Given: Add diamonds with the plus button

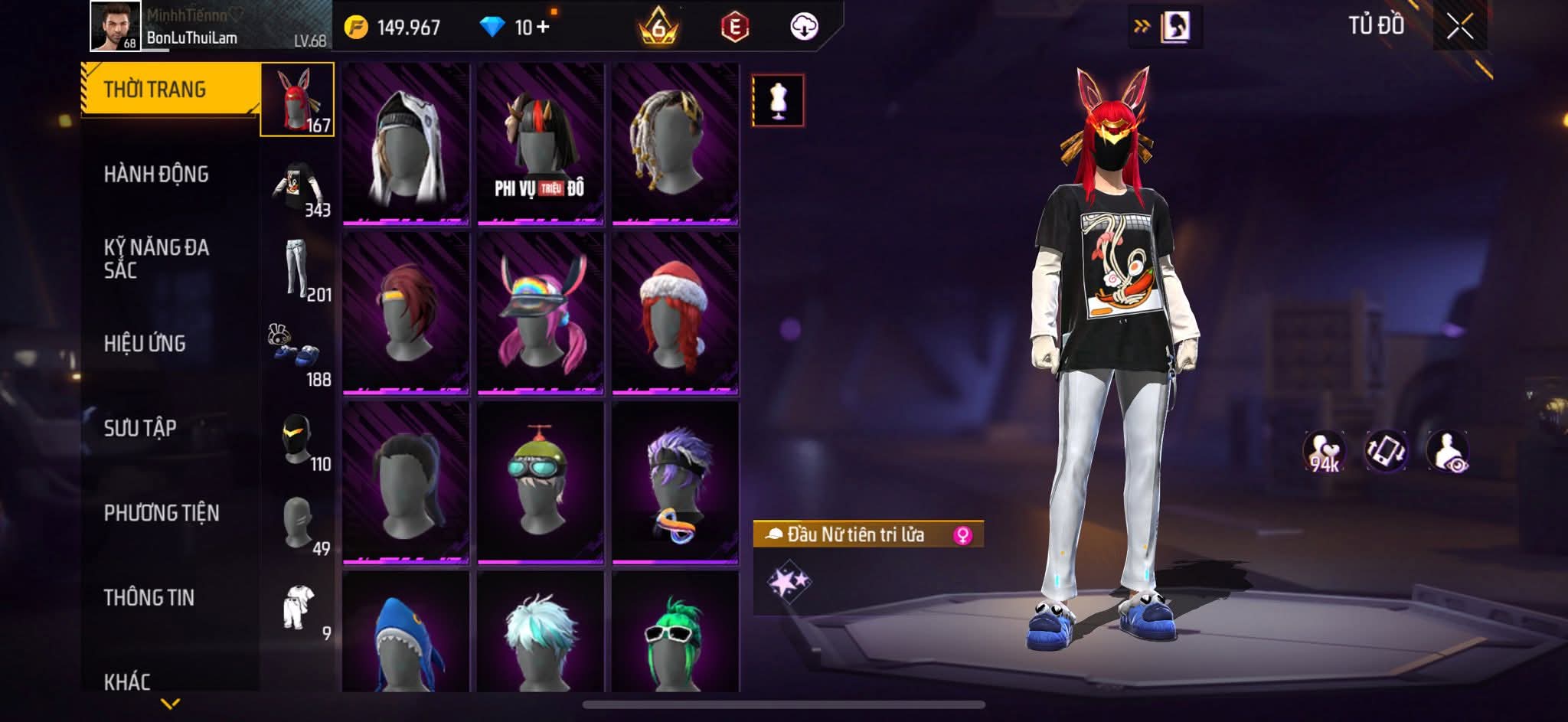Looking at the screenshot, I should 543,28.
